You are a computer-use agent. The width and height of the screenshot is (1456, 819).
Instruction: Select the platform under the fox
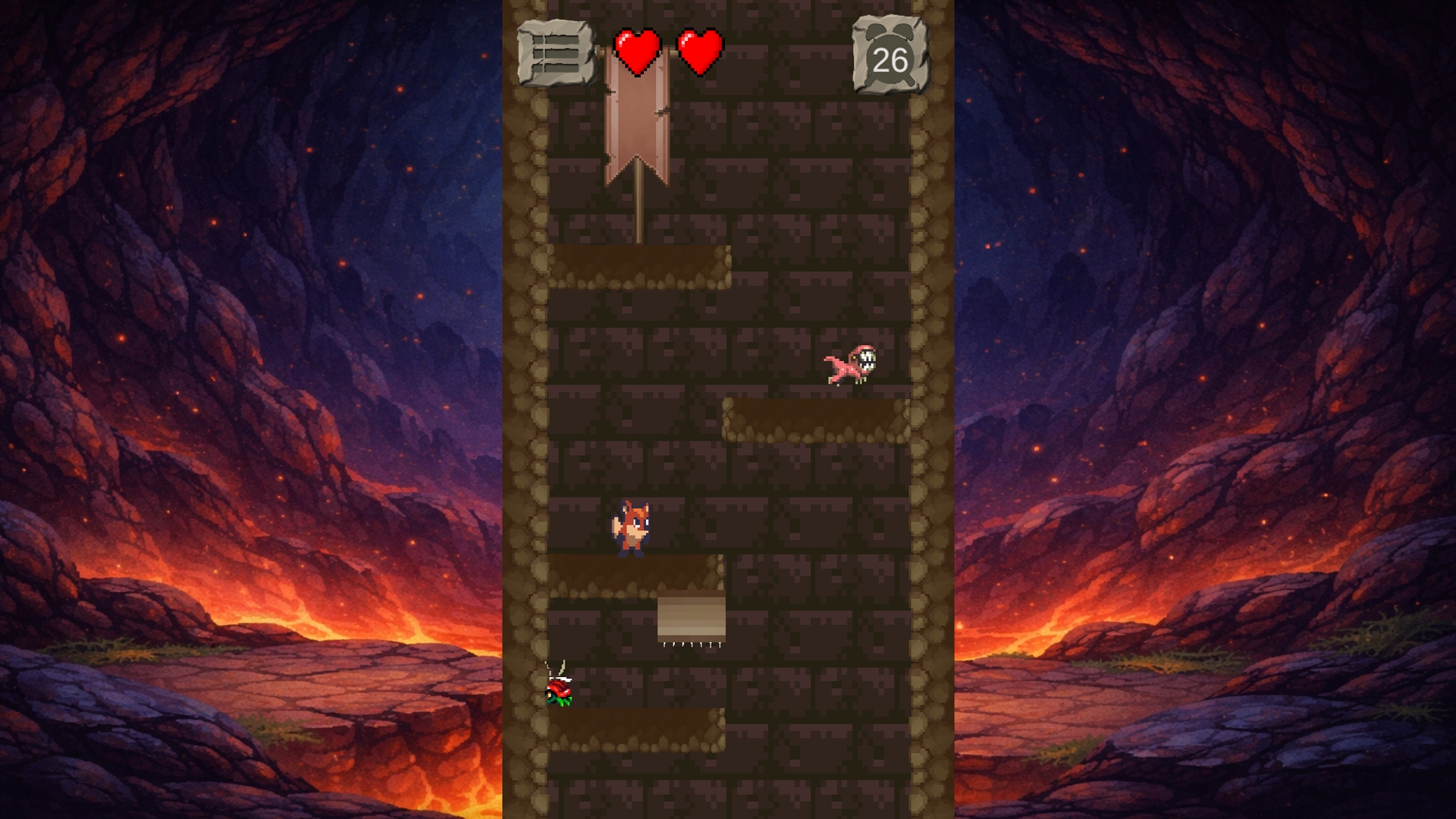click(637, 576)
